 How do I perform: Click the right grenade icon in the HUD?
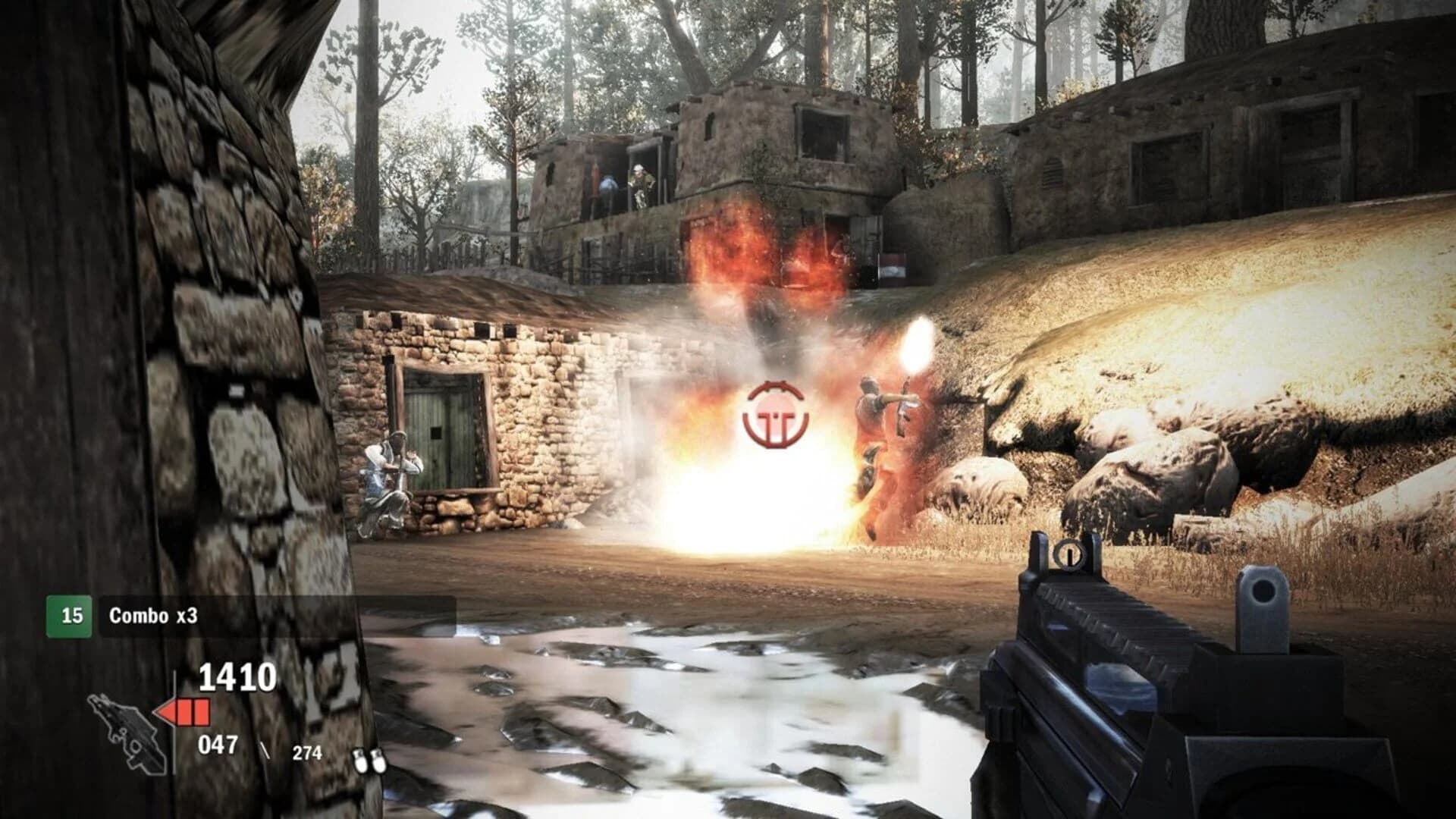coord(379,762)
